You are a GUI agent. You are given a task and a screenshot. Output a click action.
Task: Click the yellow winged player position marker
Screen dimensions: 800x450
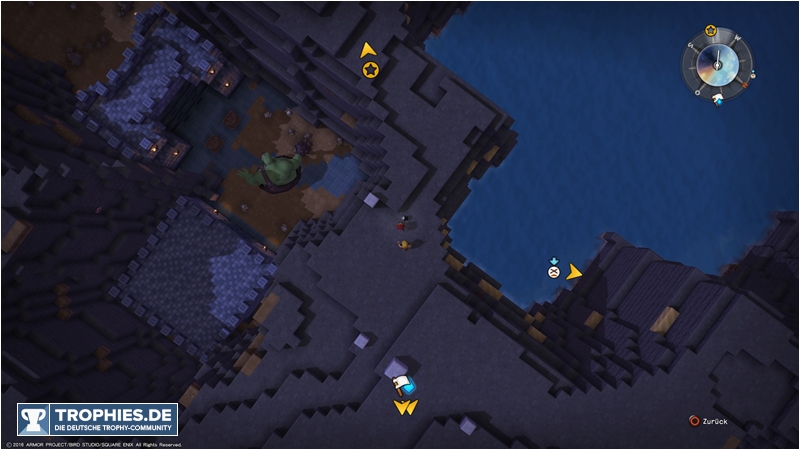coord(405,407)
